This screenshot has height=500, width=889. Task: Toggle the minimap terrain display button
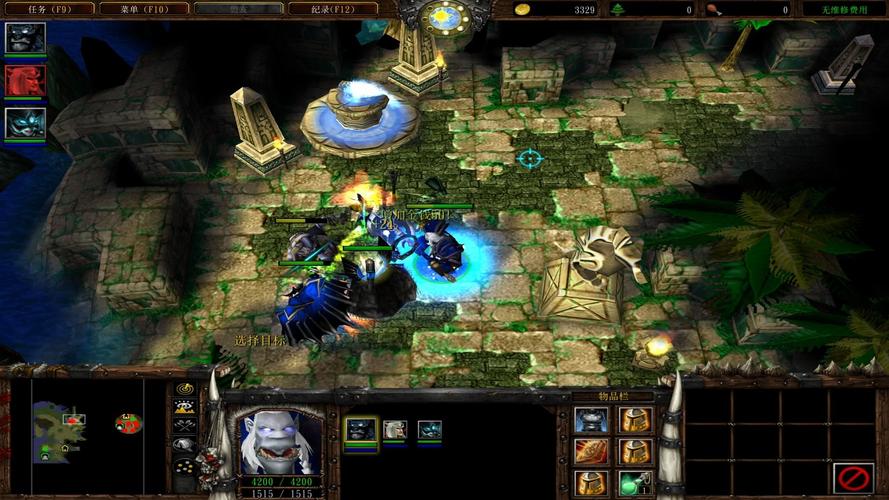tap(184, 407)
